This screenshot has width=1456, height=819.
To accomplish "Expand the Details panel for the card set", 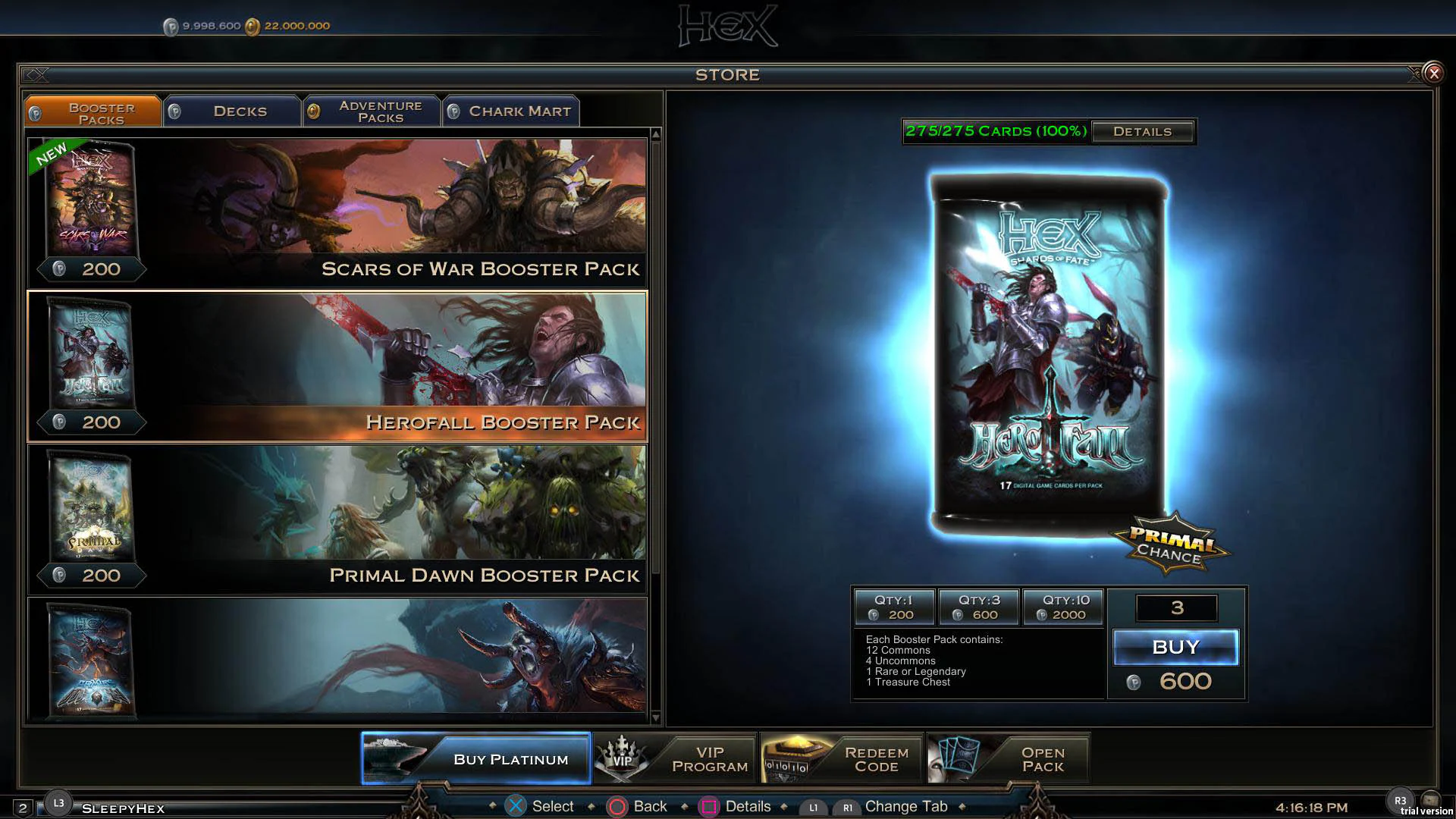I will tap(1143, 131).
